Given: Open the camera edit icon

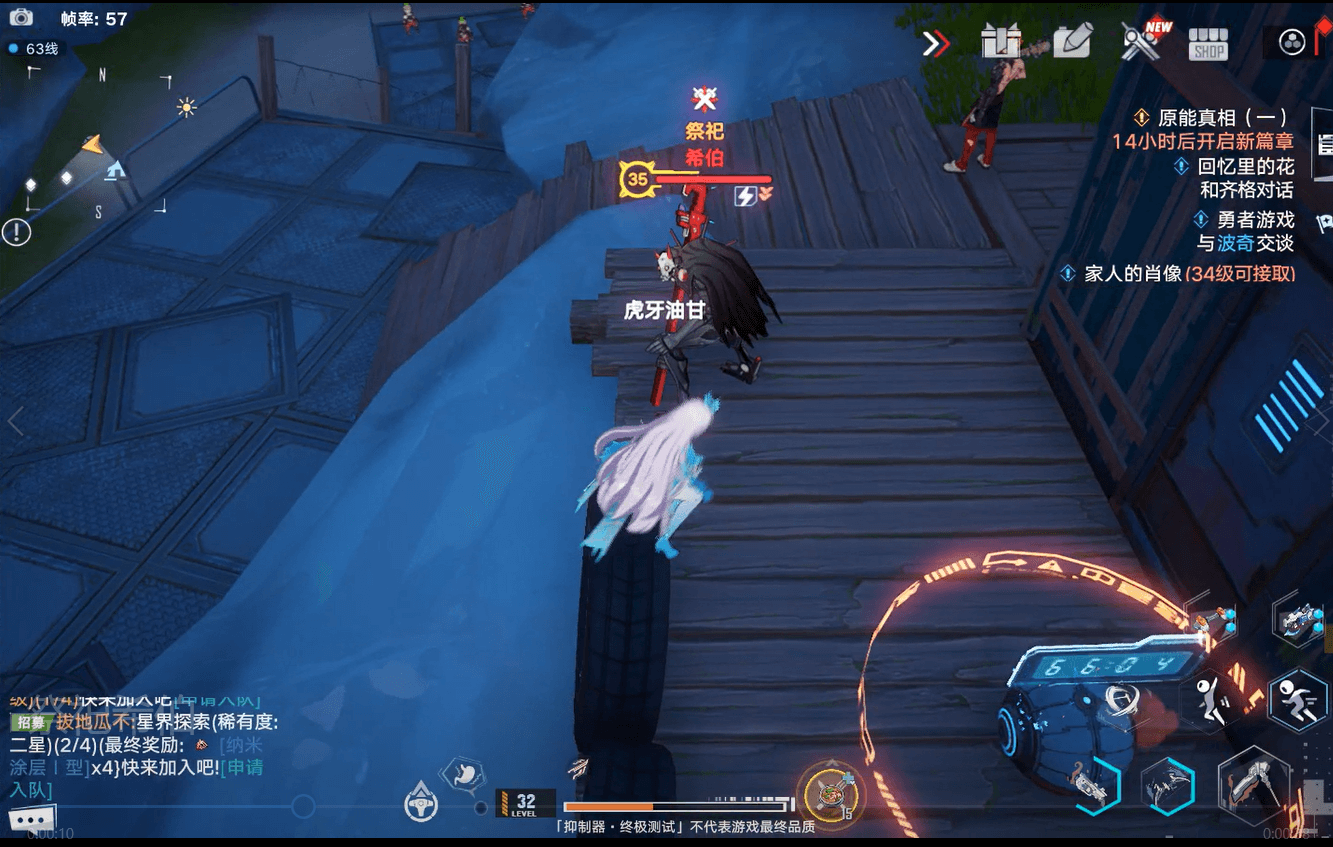Looking at the screenshot, I should tap(1070, 42).
